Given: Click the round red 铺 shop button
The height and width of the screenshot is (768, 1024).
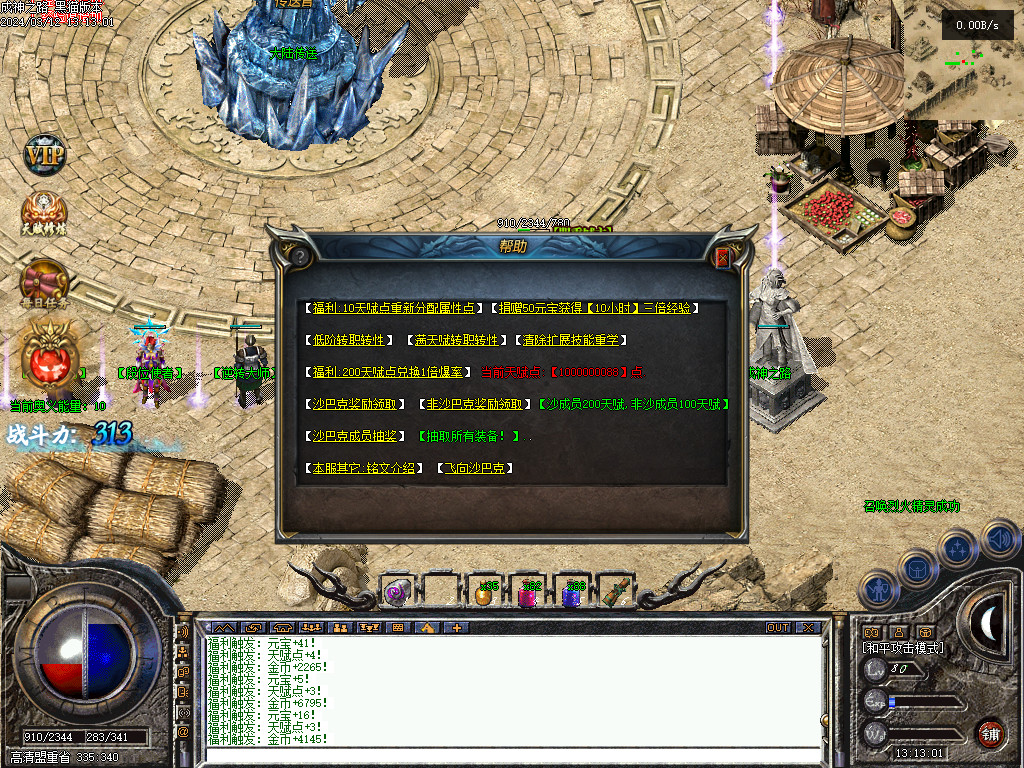Looking at the screenshot, I should coord(990,734).
